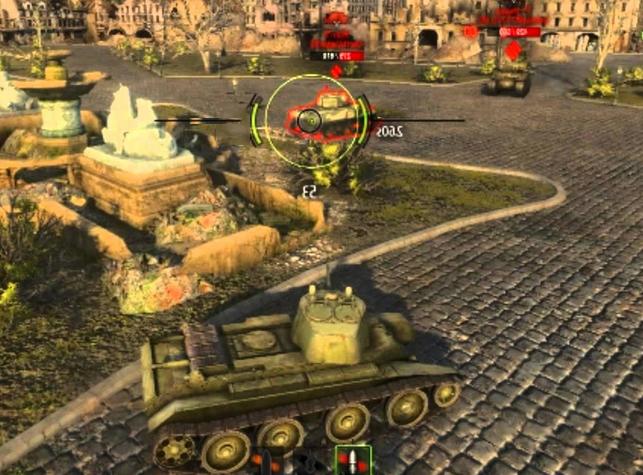Select the green-highlighted shell ammo slot
The height and width of the screenshot is (475, 643).
coord(353,461)
